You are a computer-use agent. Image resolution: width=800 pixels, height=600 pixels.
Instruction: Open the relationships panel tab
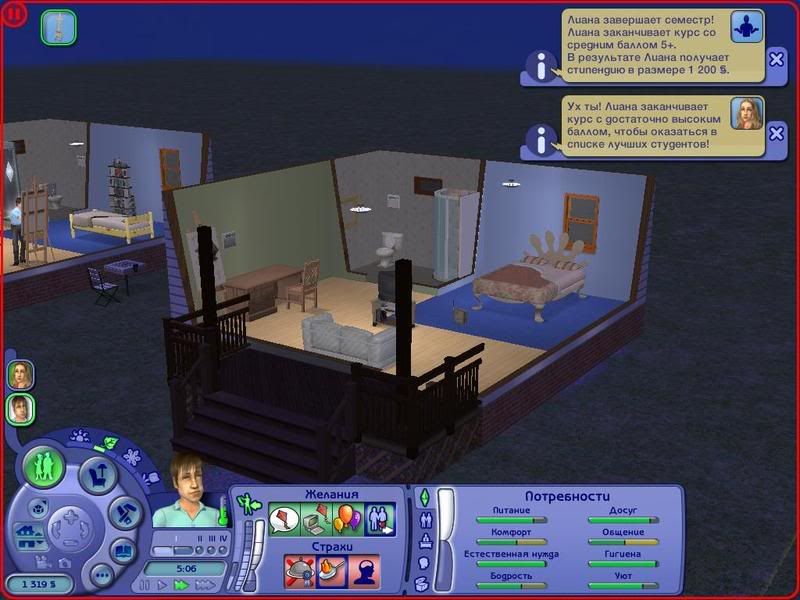[x=425, y=521]
